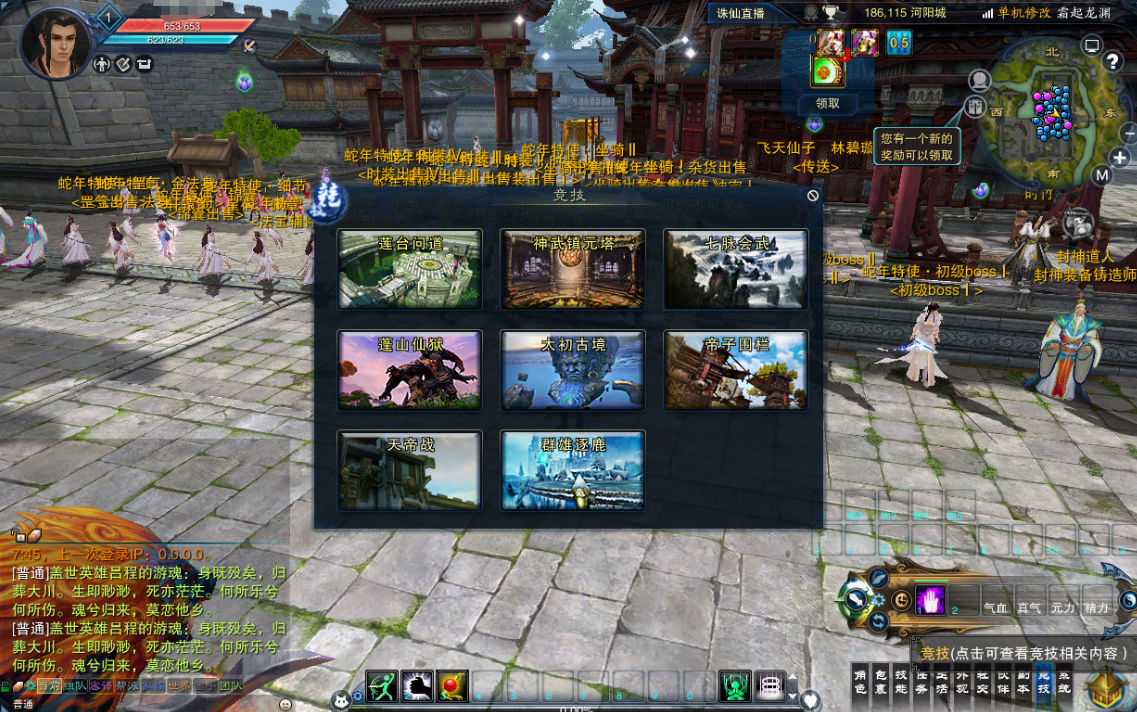1137x712 pixels.
Task: Choose the 七脉会武 arena tile
Action: pos(736,269)
